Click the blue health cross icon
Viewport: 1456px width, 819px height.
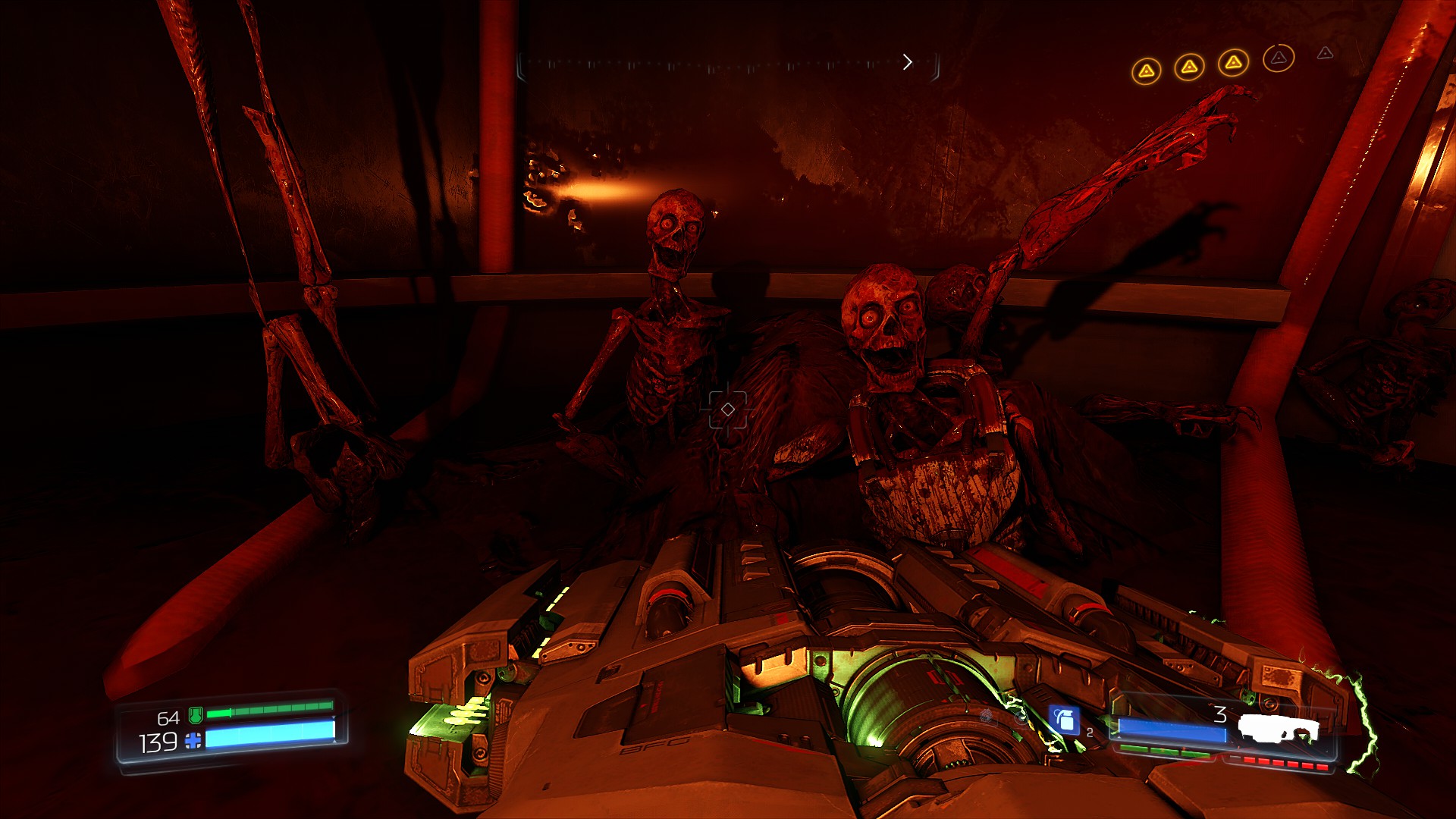click(193, 740)
